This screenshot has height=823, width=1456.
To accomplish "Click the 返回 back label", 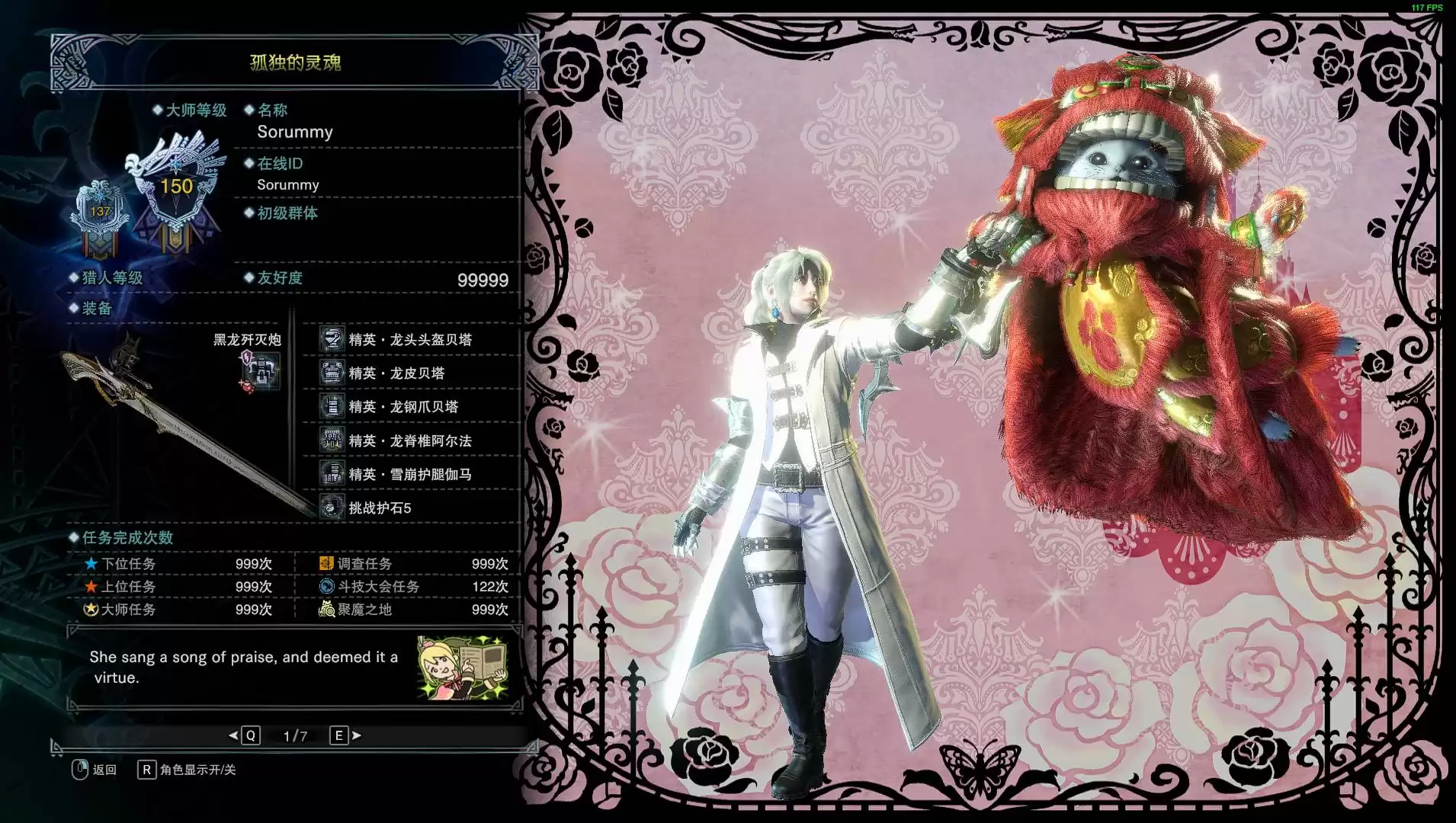I will click(x=104, y=770).
